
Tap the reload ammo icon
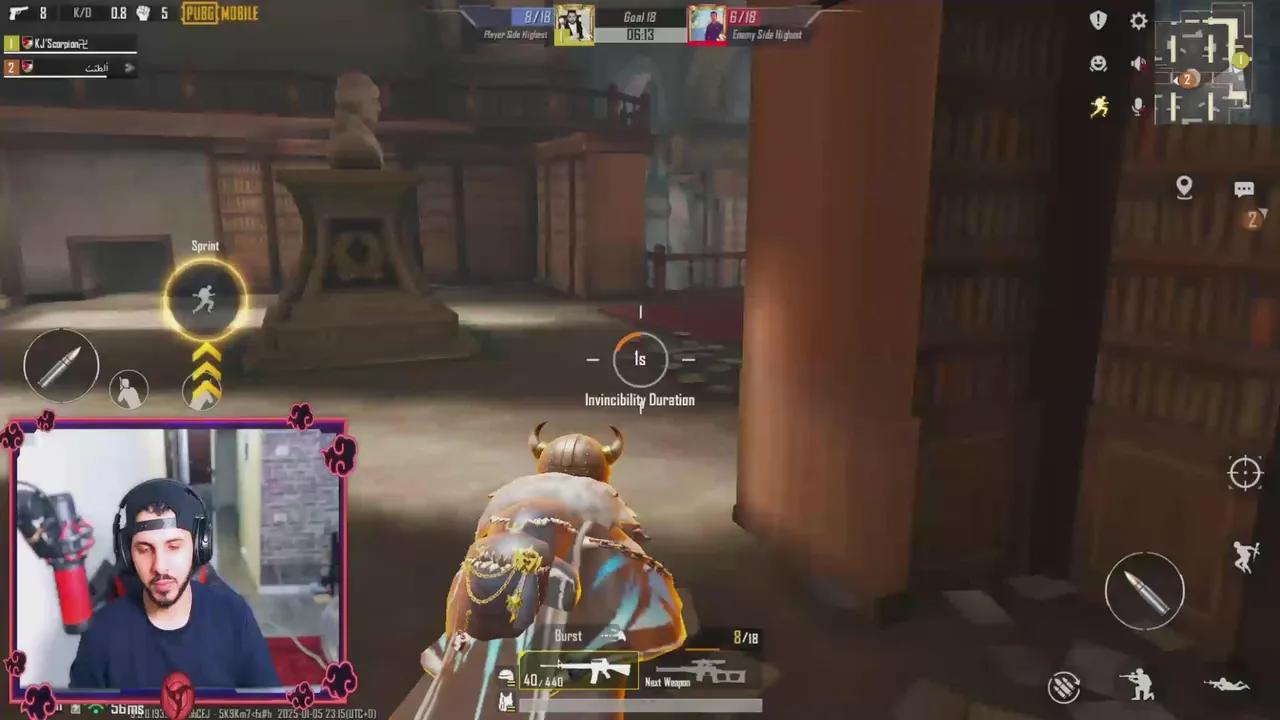tap(1065, 686)
